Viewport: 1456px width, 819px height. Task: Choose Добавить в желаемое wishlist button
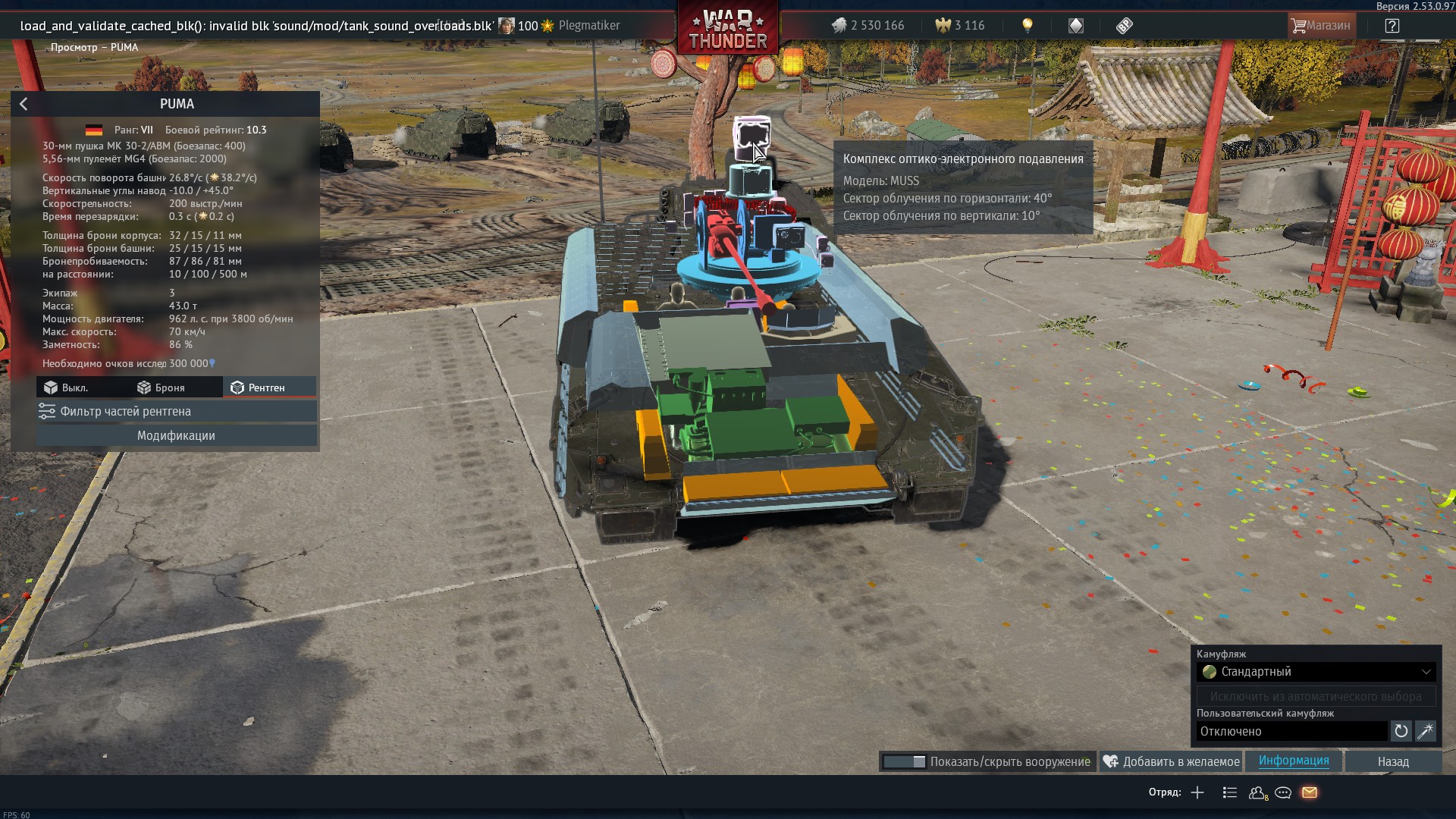click(1172, 761)
